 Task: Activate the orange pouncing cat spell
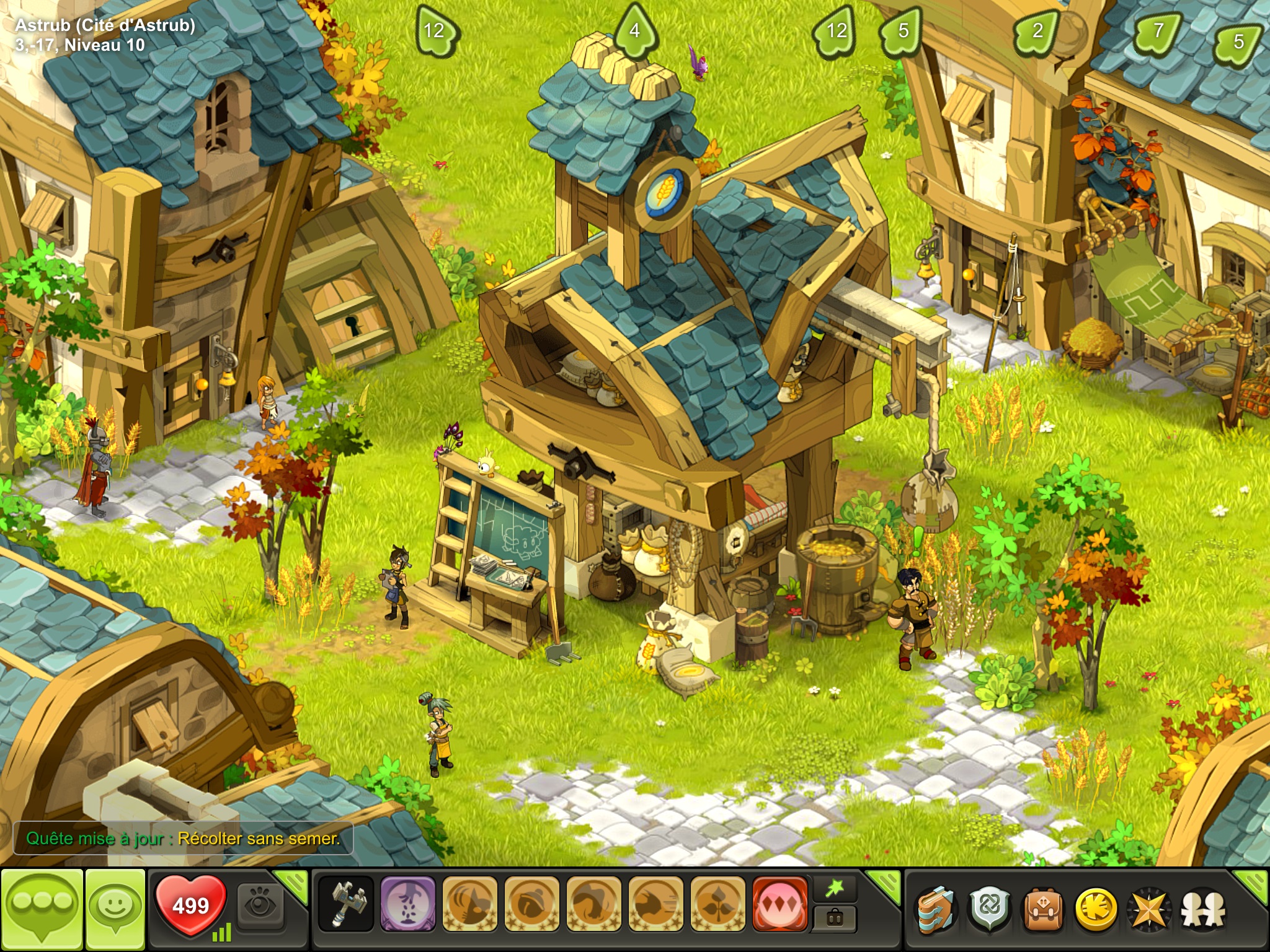593,905
